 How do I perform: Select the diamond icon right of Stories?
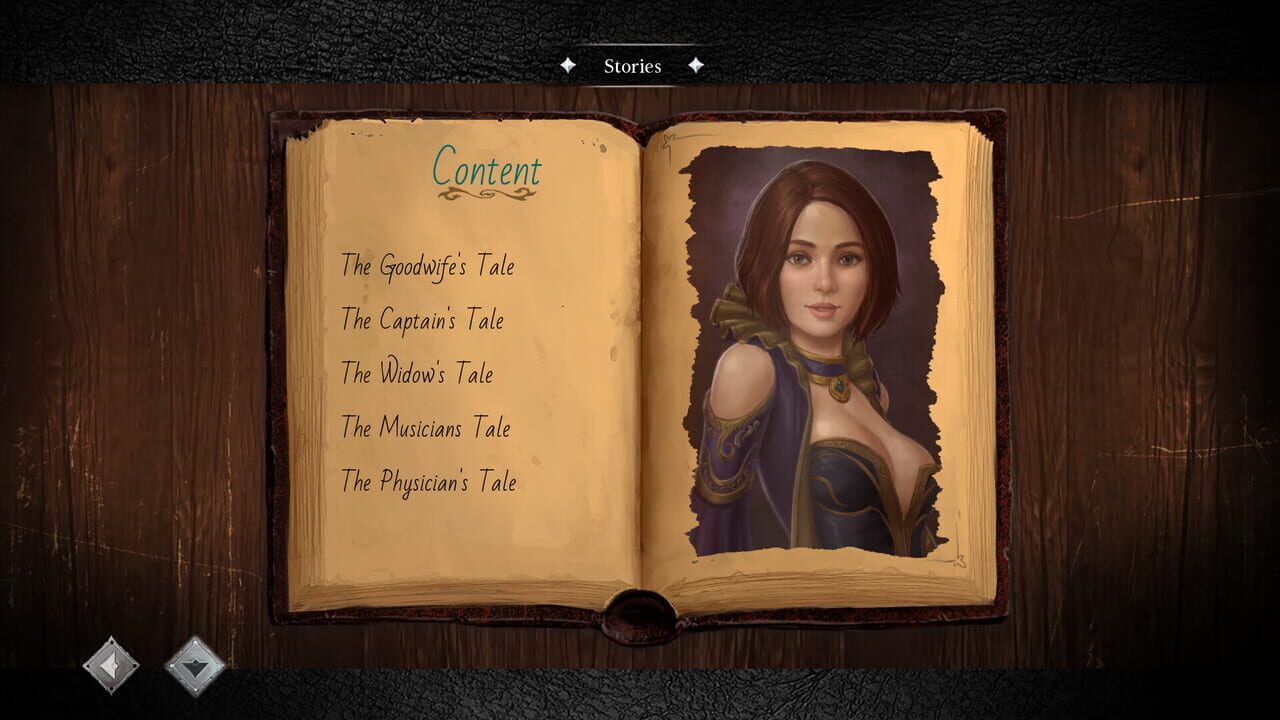click(697, 66)
